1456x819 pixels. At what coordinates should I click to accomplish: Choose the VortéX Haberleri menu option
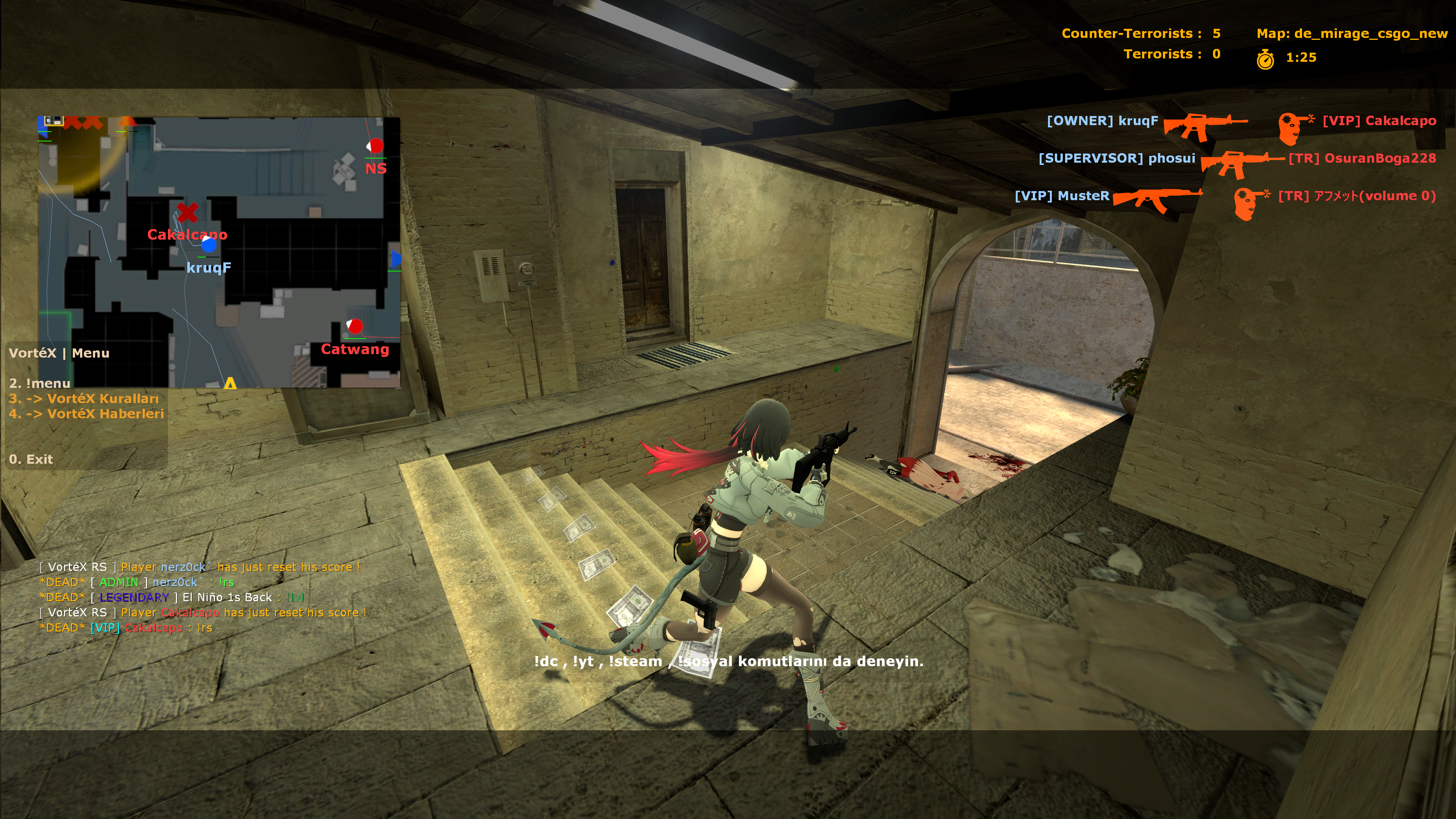point(86,414)
